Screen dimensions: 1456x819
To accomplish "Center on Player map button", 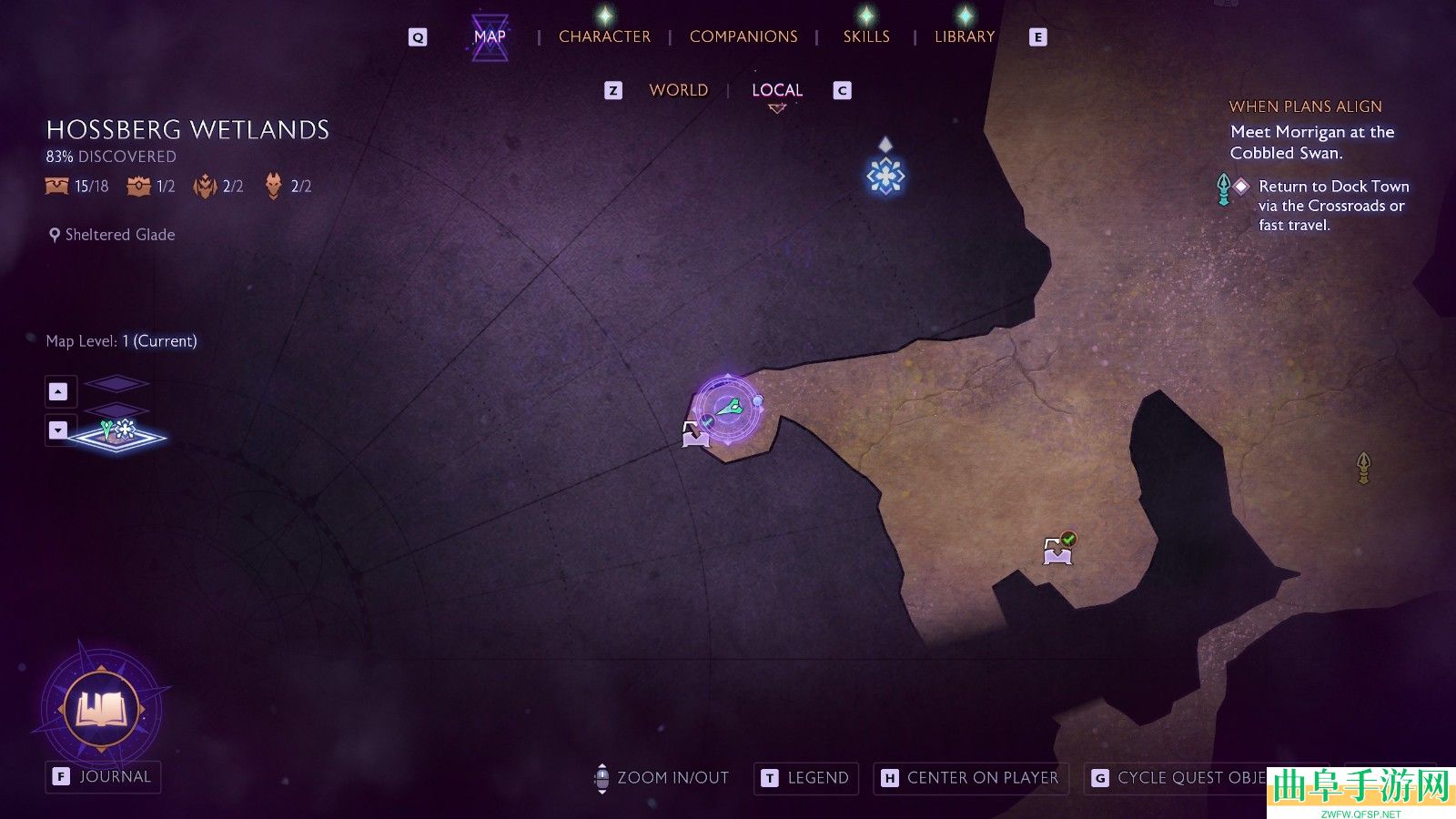I will [971, 778].
